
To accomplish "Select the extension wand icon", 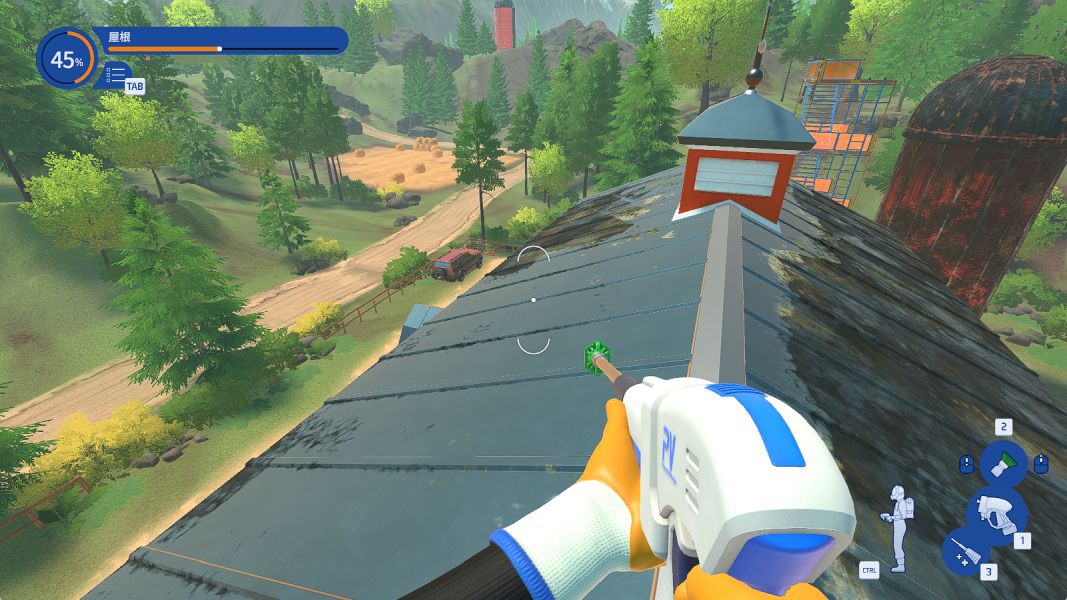I will 965,551.
